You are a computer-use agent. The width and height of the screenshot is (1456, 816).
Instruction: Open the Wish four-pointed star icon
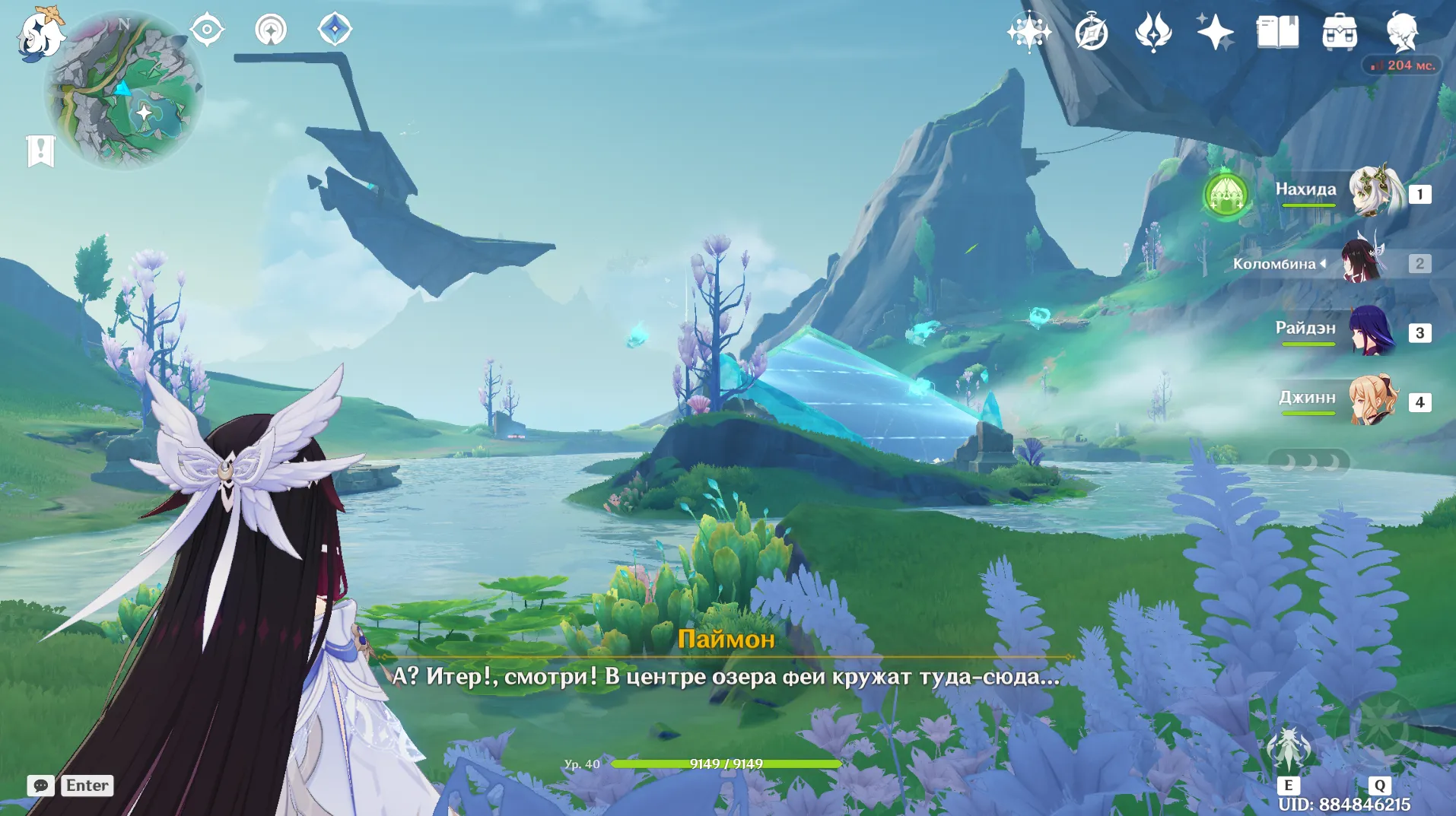coord(1029,32)
